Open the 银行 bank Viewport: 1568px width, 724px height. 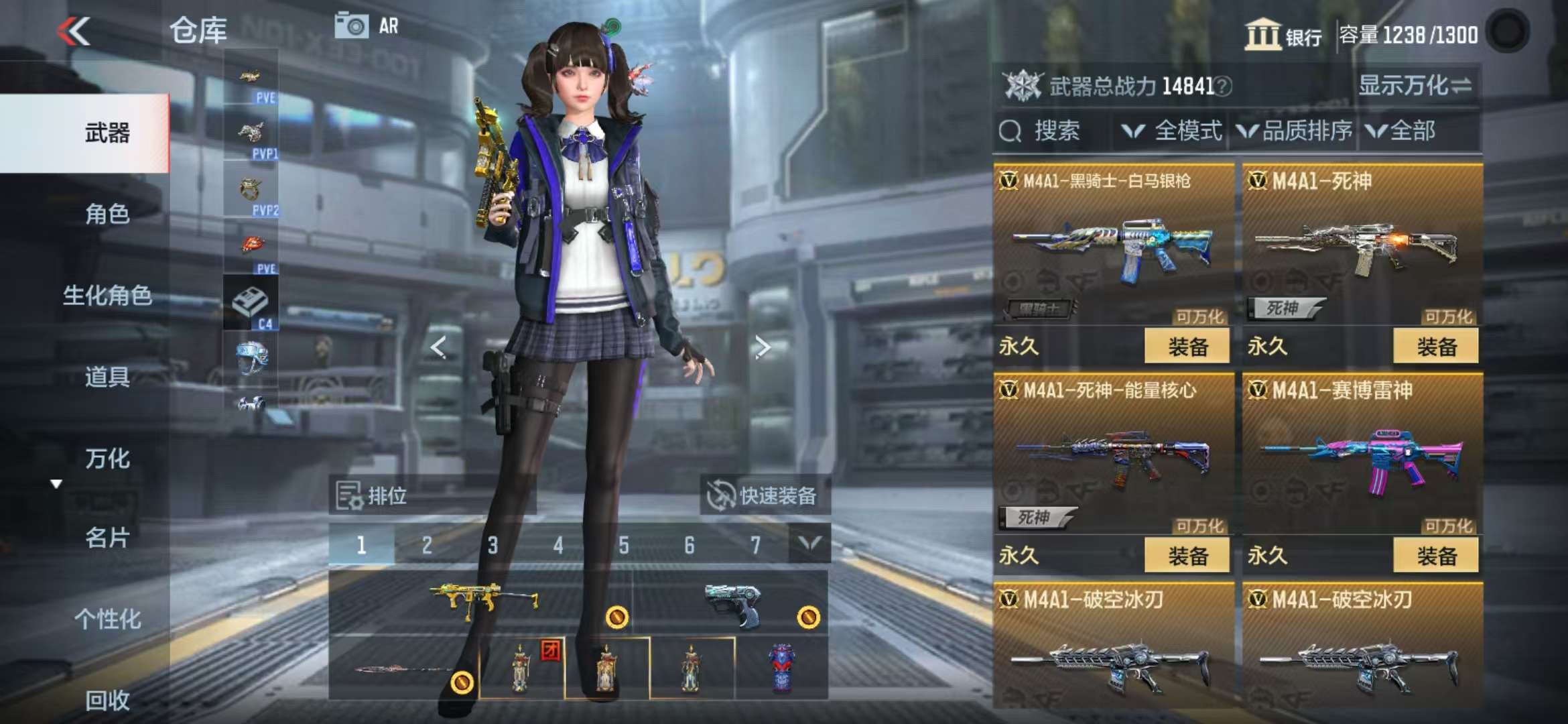1283,34
